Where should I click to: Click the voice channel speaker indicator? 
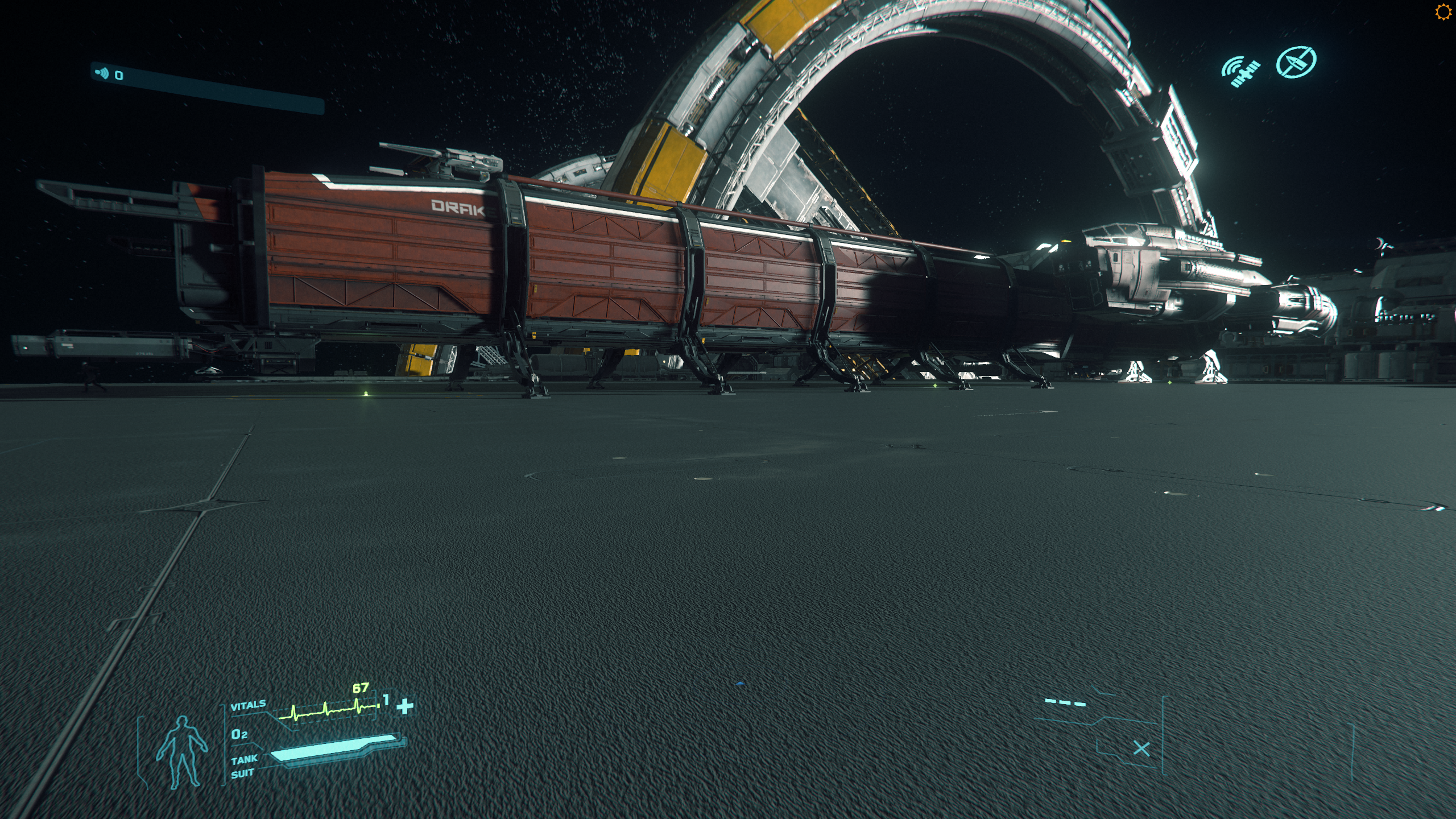click(102, 73)
